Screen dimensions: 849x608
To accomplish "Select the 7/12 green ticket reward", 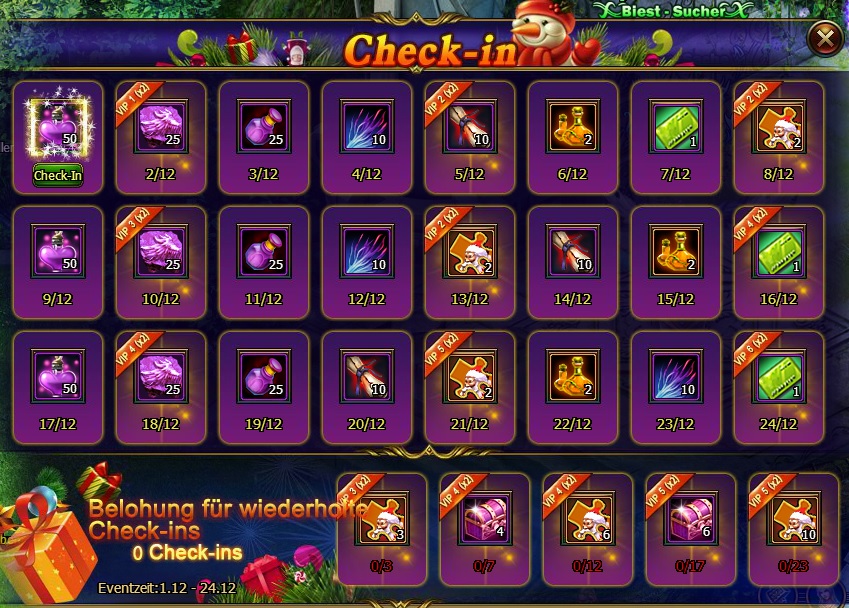I will point(676,127).
